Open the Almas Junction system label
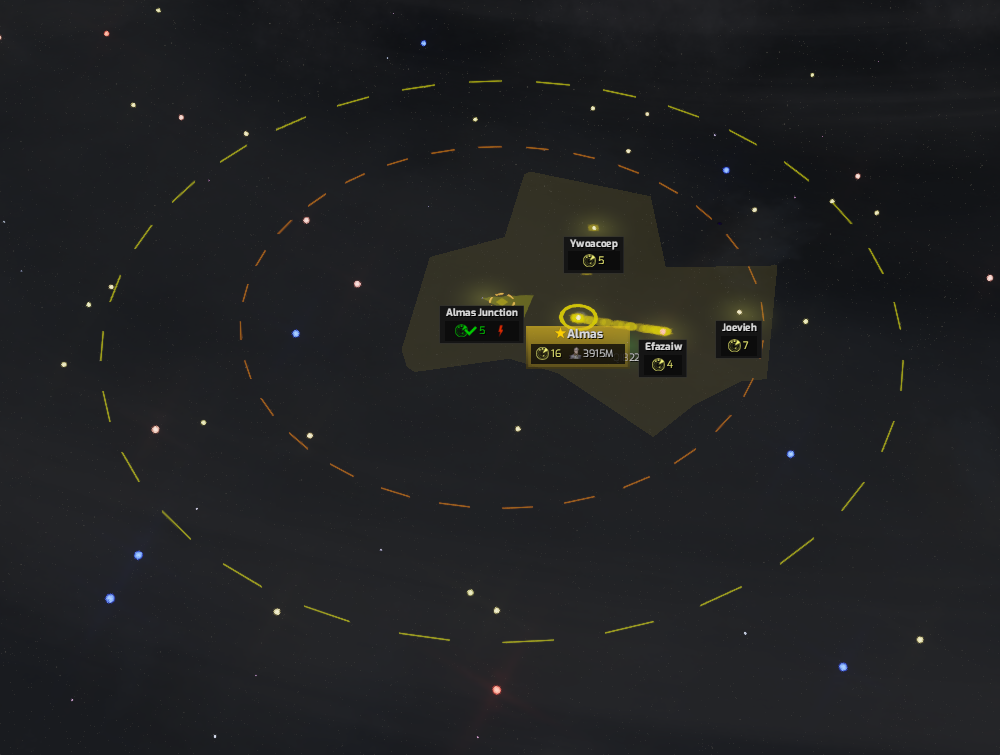The width and height of the screenshot is (1000, 755). coord(482,313)
